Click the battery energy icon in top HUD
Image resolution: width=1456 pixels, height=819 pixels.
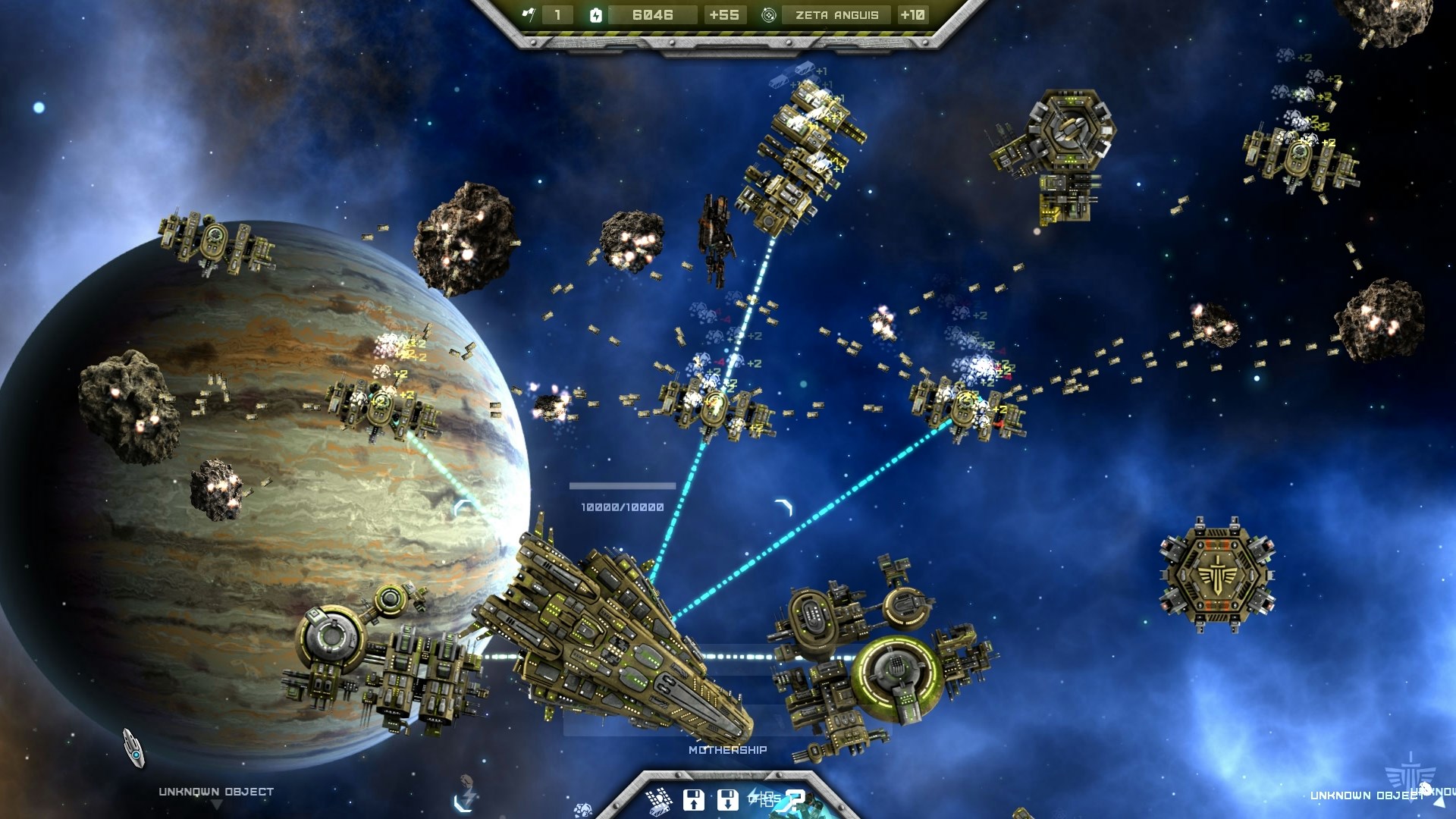pos(596,14)
